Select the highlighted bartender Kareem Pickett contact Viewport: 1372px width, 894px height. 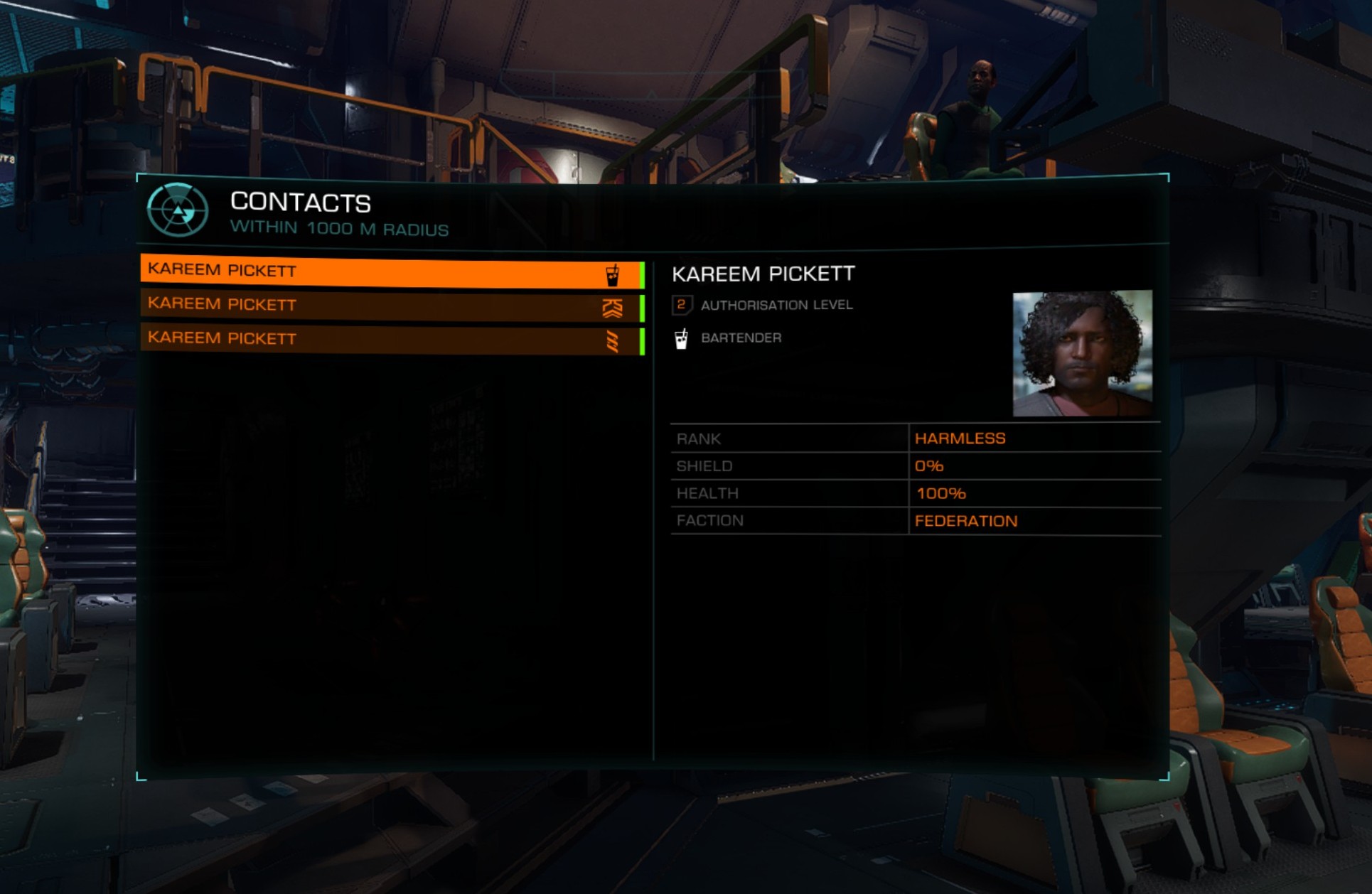click(391, 272)
